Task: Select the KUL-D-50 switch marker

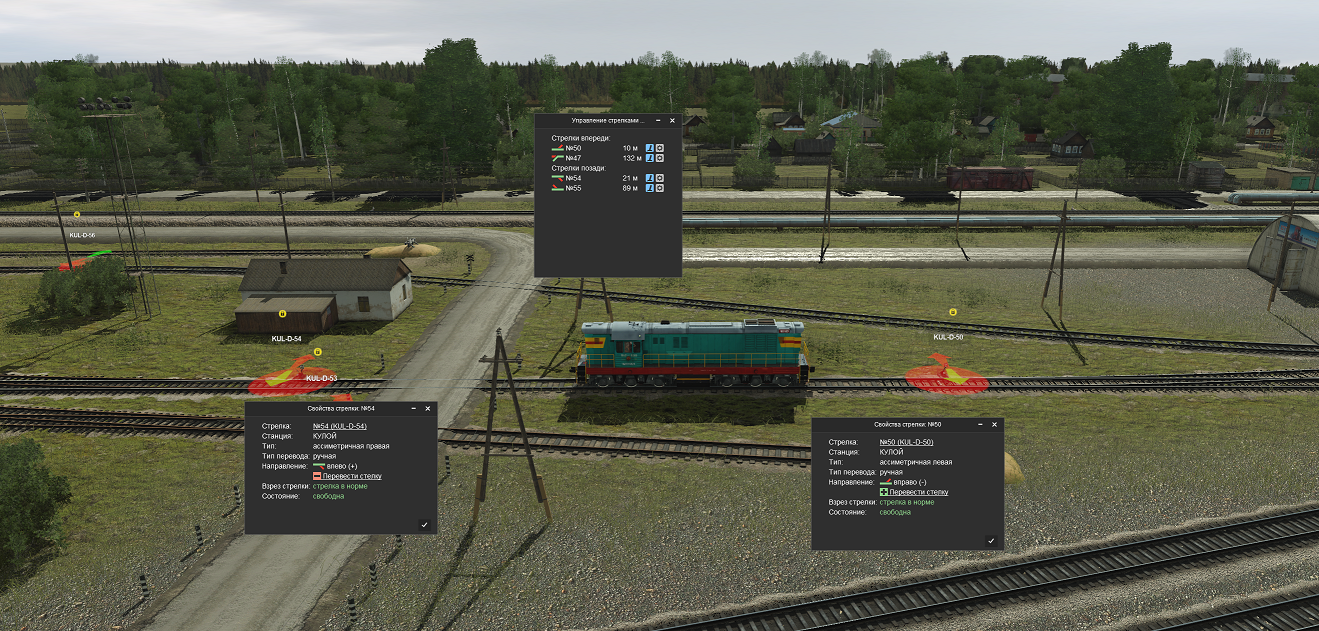Action: (952, 313)
